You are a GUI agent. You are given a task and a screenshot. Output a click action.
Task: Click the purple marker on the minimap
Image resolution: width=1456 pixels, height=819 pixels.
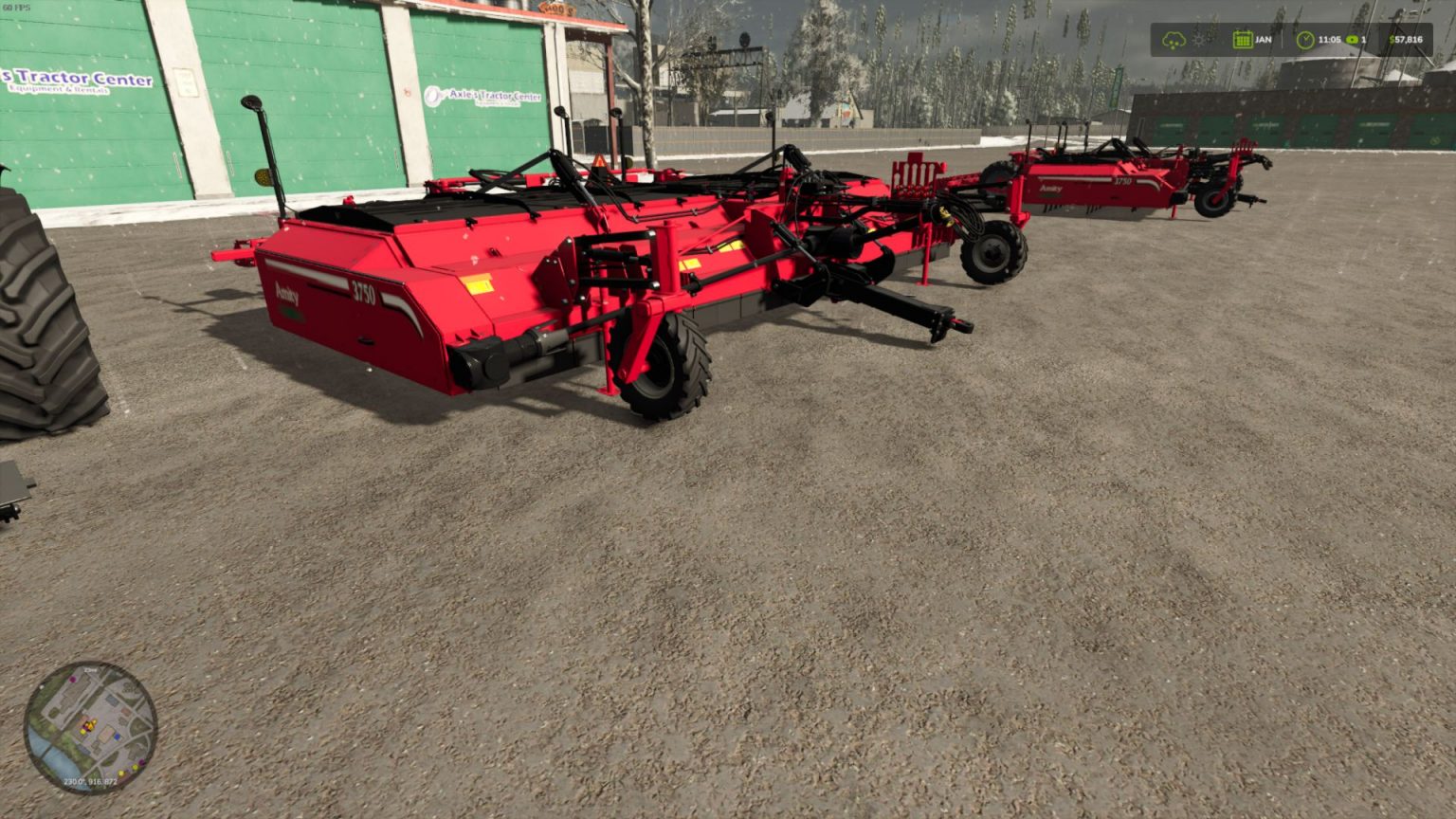pyautogui.click(x=72, y=680)
